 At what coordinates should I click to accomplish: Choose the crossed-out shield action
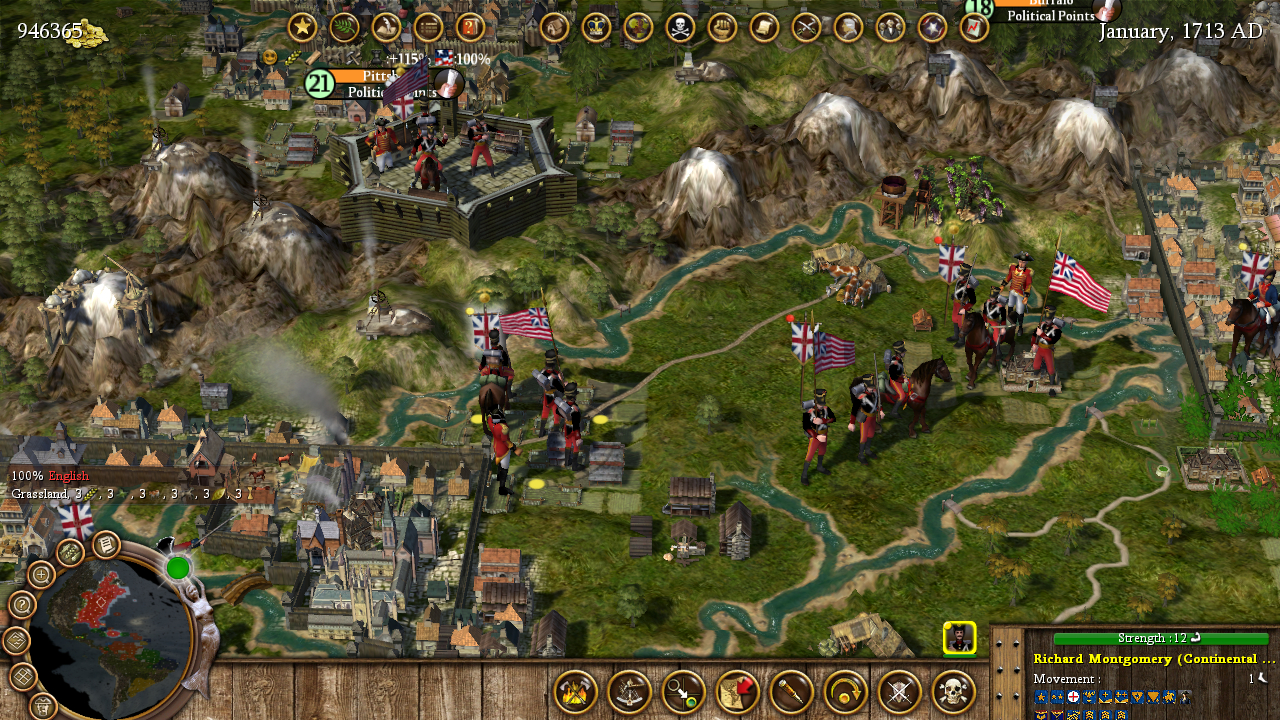(x=900, y=692)
